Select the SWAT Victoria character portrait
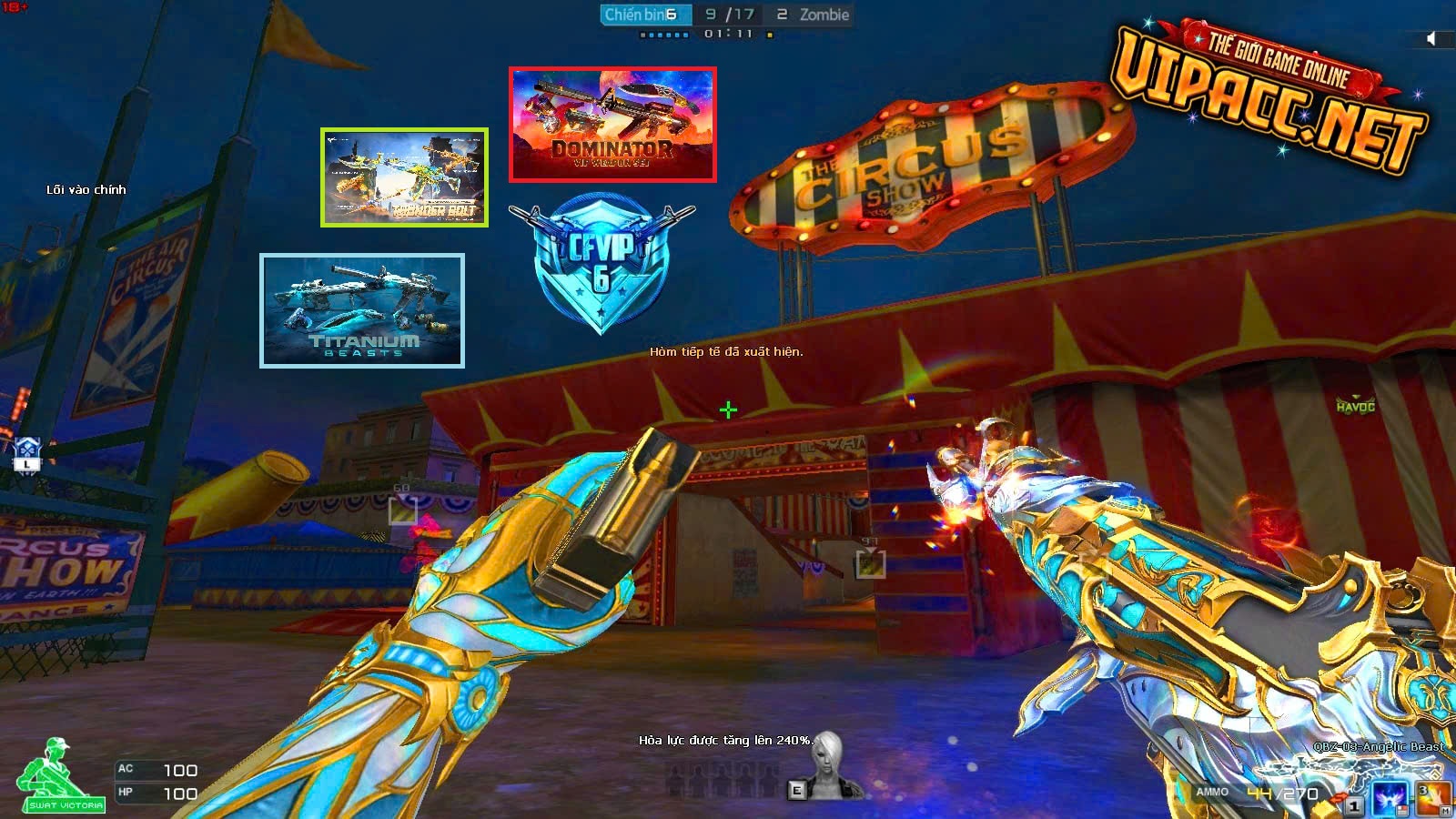 pos(60,775)
